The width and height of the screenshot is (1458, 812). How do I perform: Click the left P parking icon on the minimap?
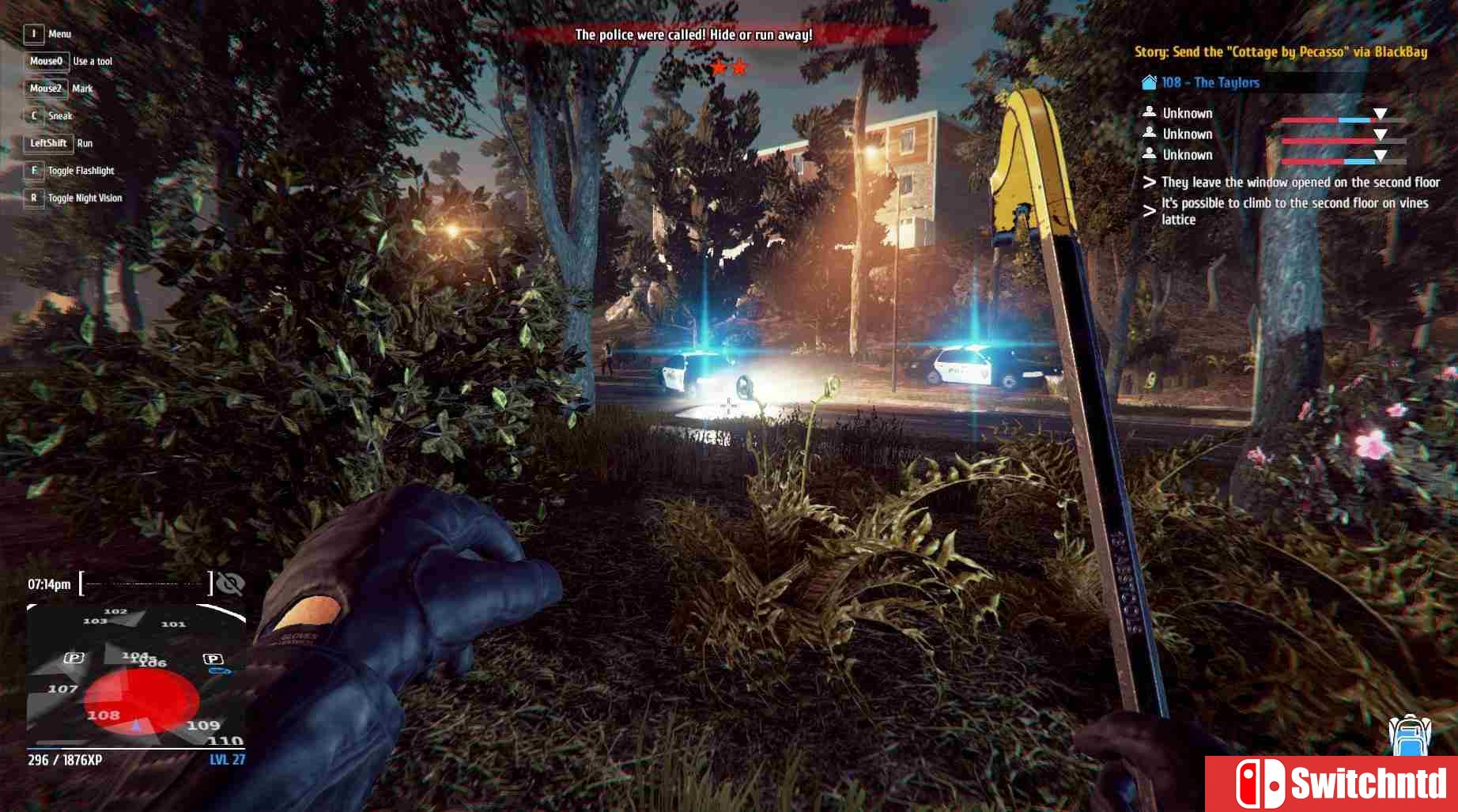pyautogui.click(x=74, y=658)
